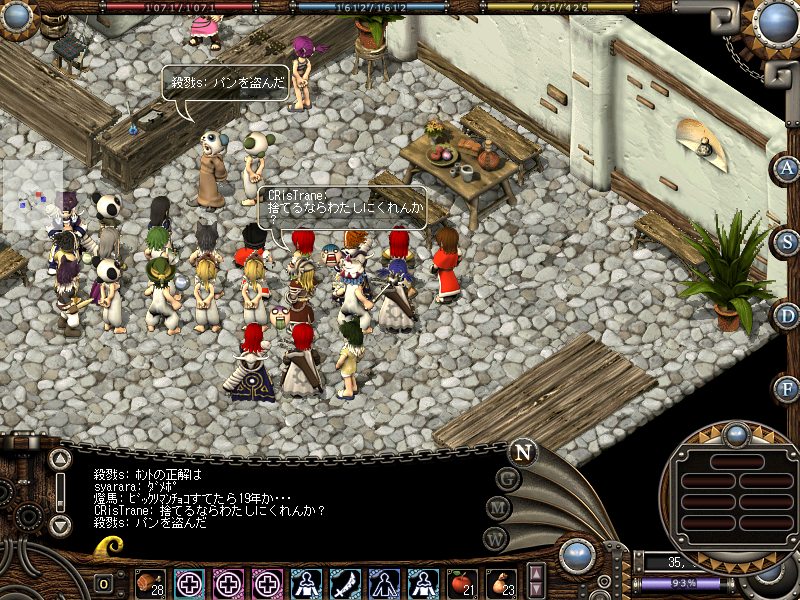Click the chat log up arrow
The width and height of the screenshot is (800, 600).
60,460
